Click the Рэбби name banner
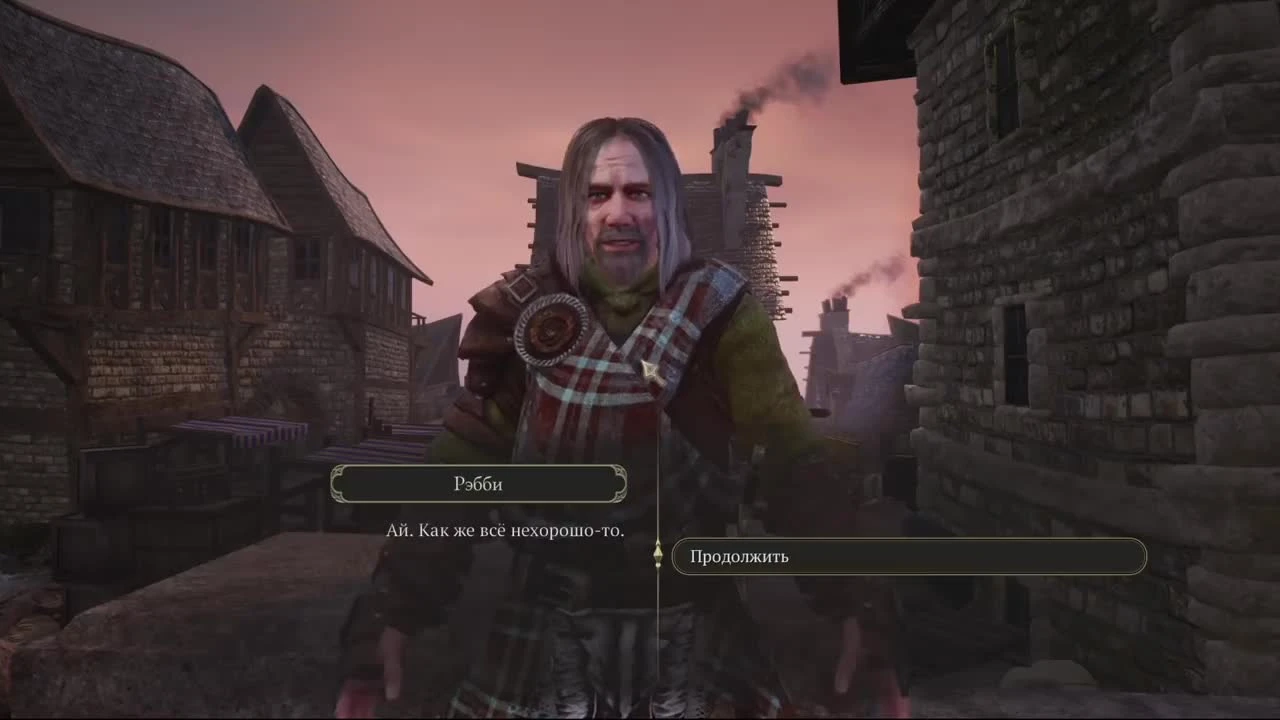The height and width of the screenshot is (720, 1280). pos(478,483)
